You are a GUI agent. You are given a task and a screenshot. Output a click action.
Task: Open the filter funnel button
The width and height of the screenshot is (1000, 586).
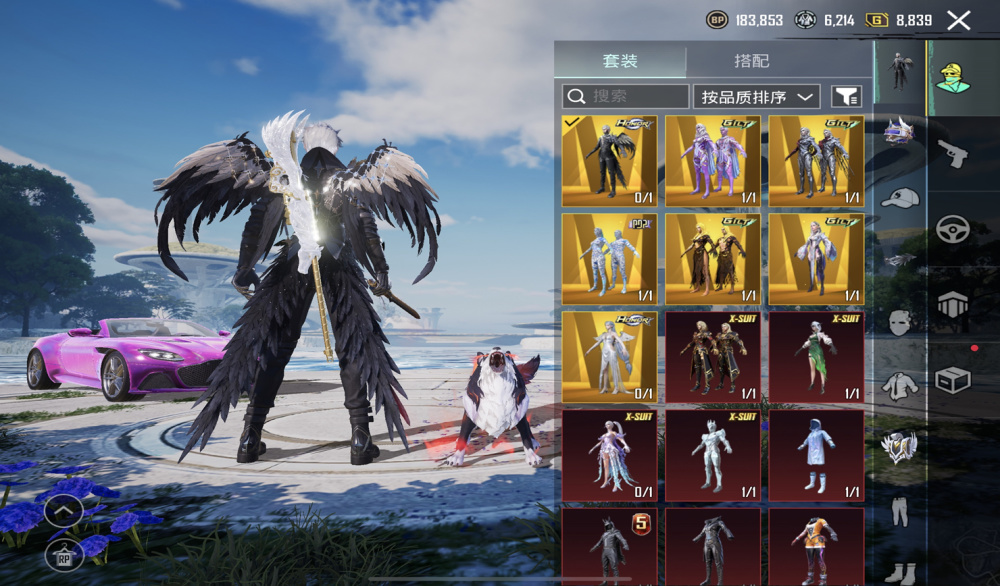[x=846, y=96]
